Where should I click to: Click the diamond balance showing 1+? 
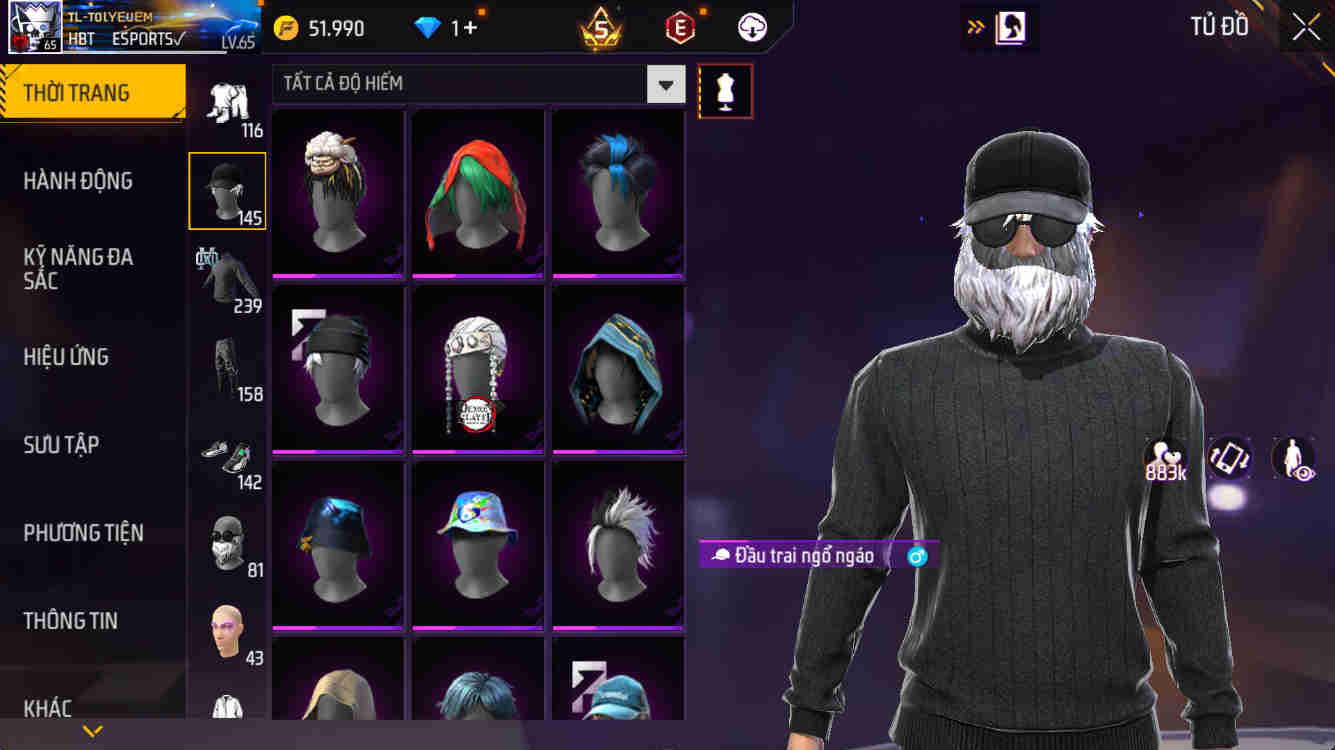point(450,27)
